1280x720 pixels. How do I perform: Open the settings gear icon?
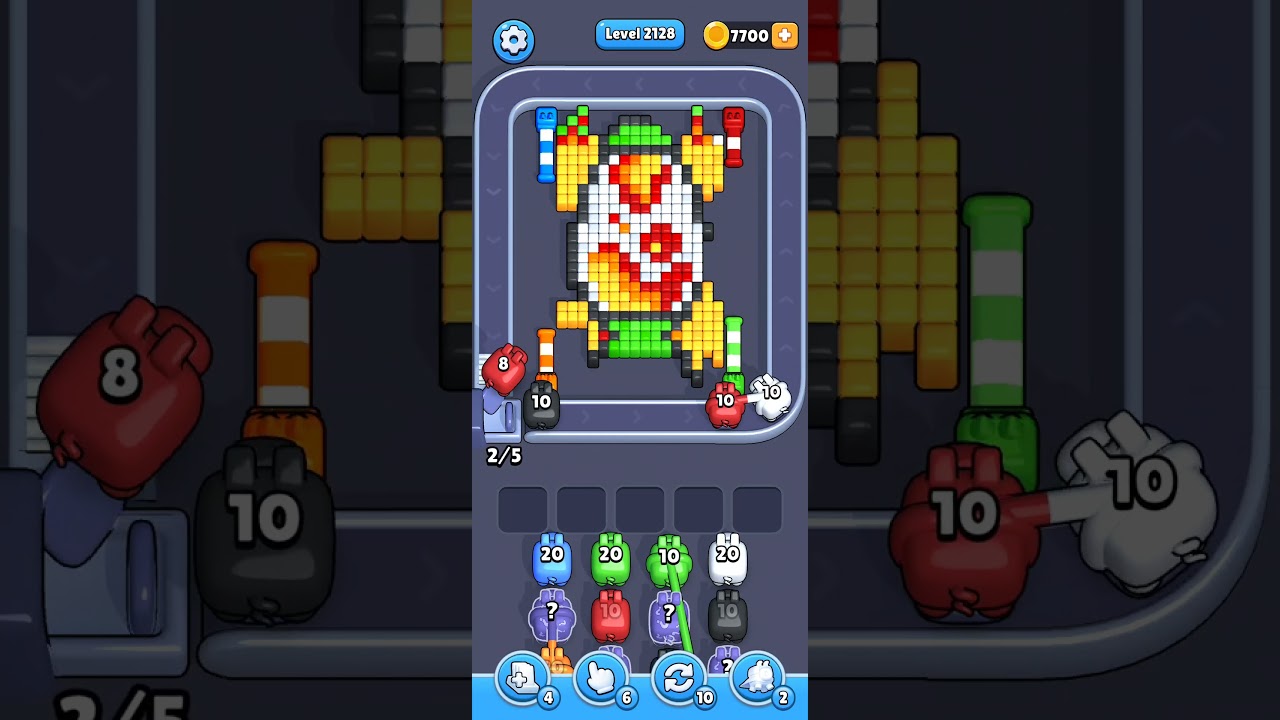[x=514, y=40]
